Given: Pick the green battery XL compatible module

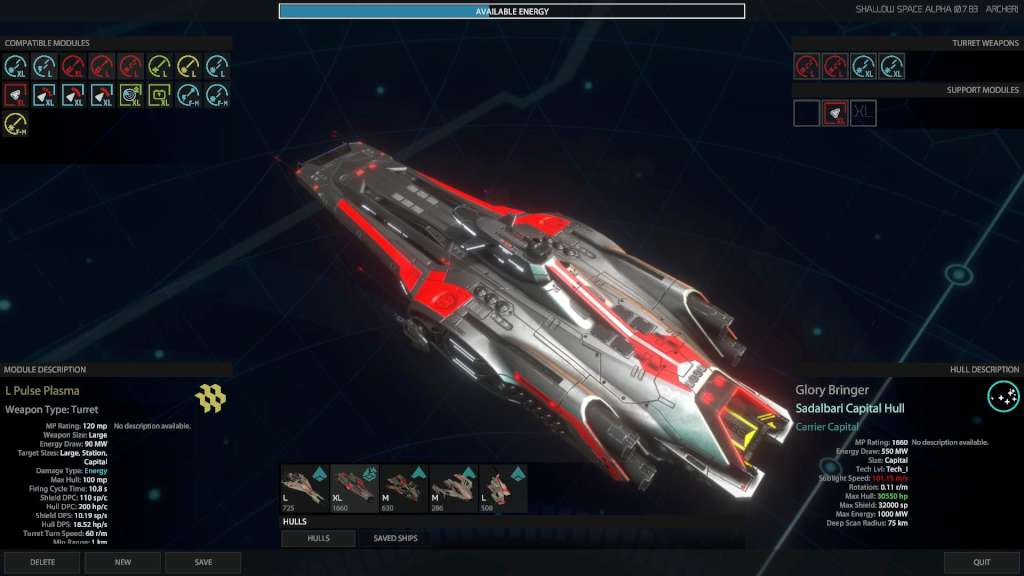Looking at the screenshot, I should [x=160, y=95].
